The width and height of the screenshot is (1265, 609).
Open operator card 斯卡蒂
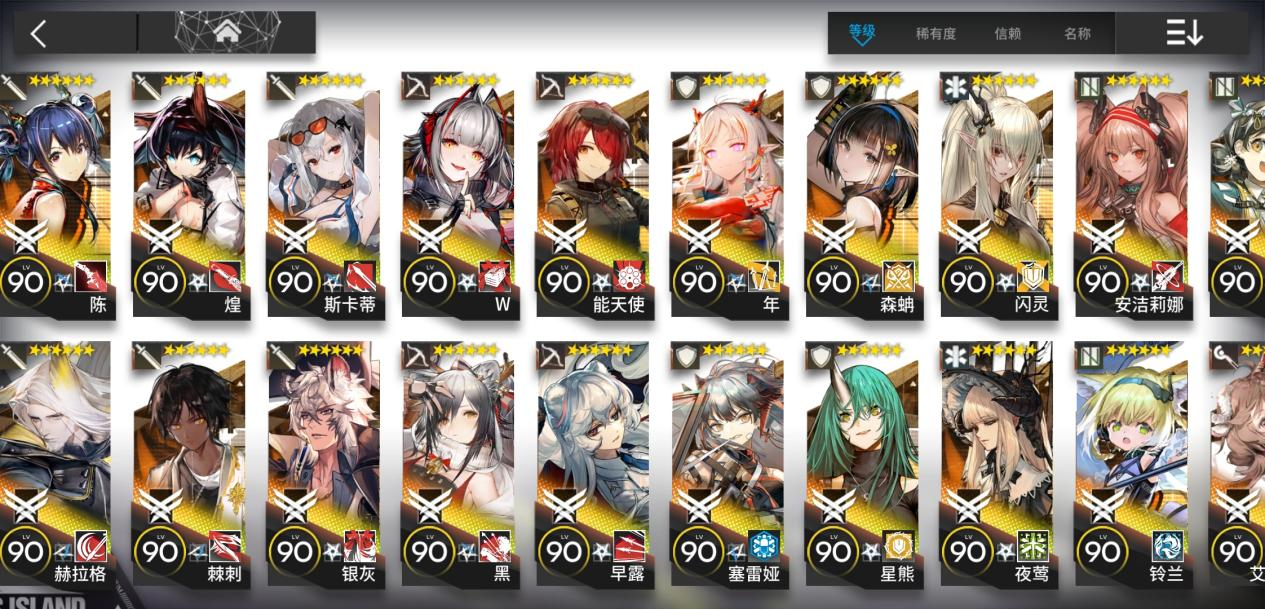323,190
